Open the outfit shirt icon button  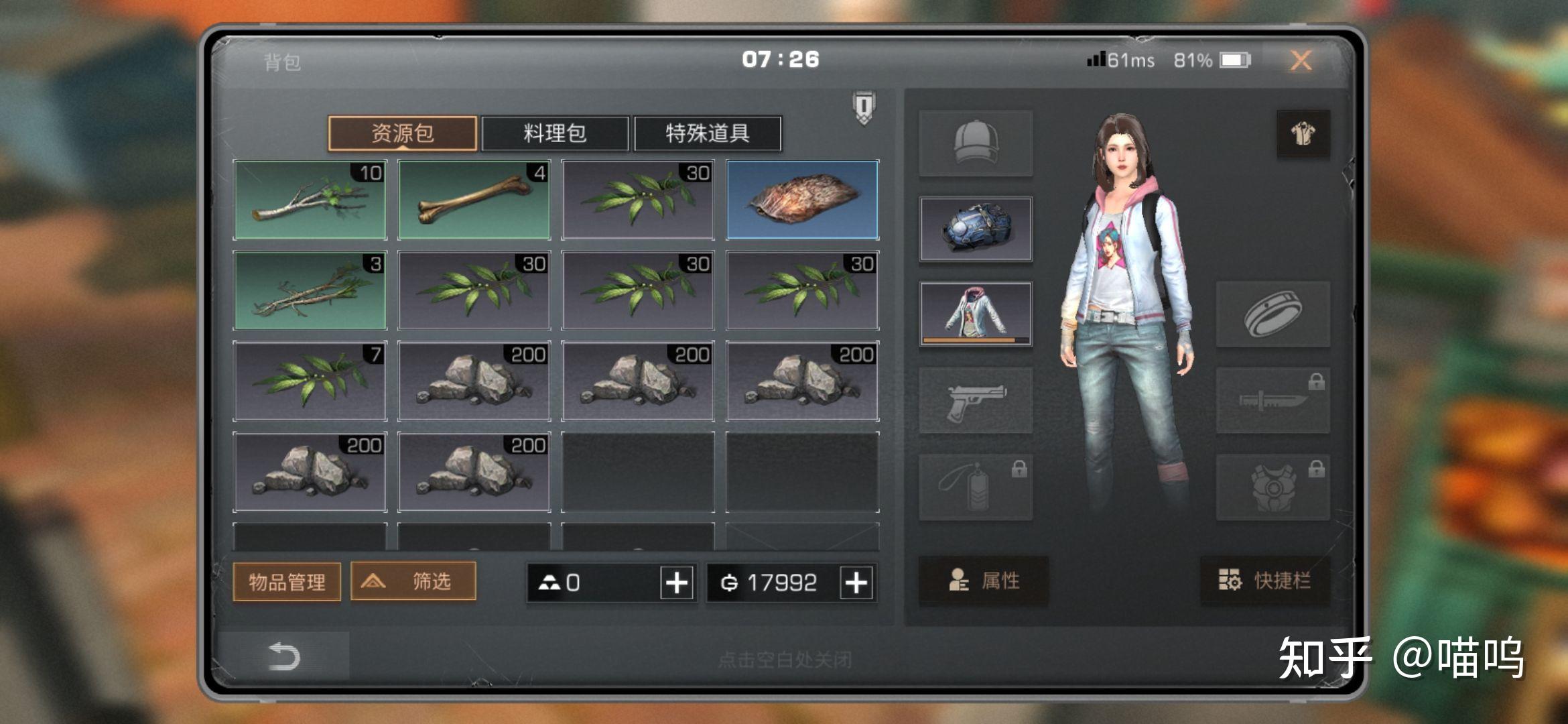point(1303,134)
